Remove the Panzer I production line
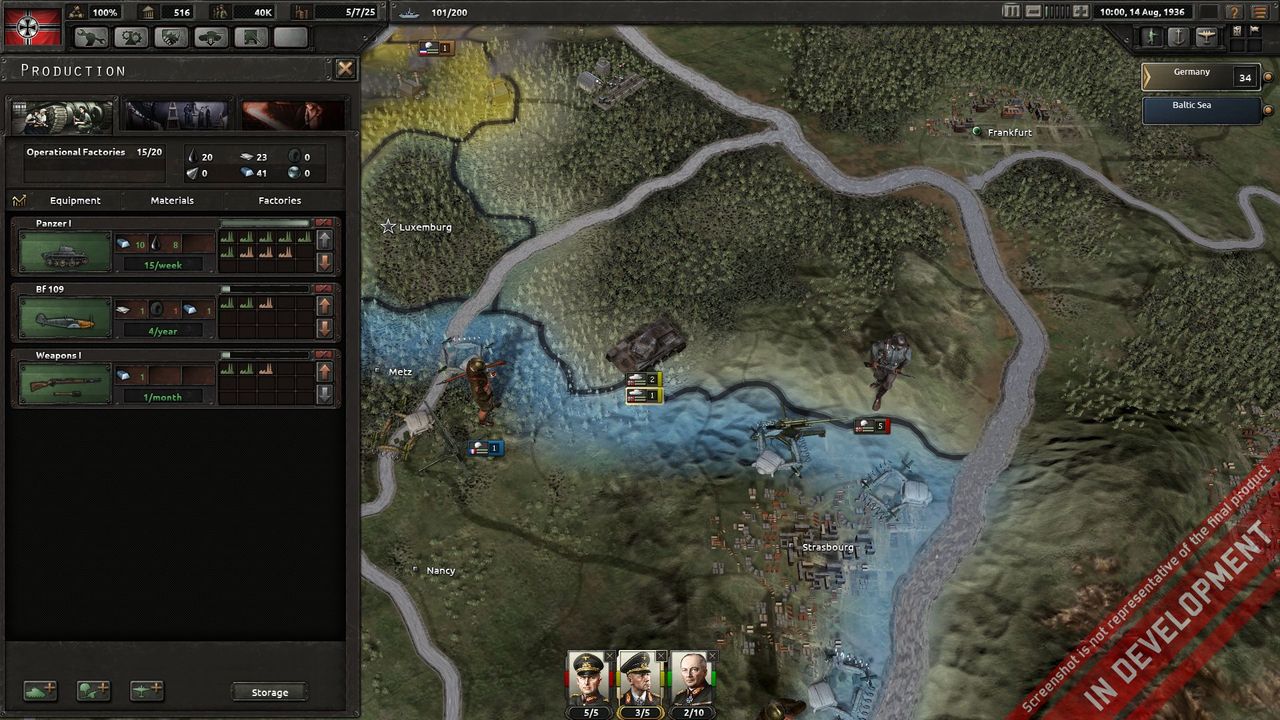Image resolution: width=1280 pixels, height=720 pixels. [324, 223]
